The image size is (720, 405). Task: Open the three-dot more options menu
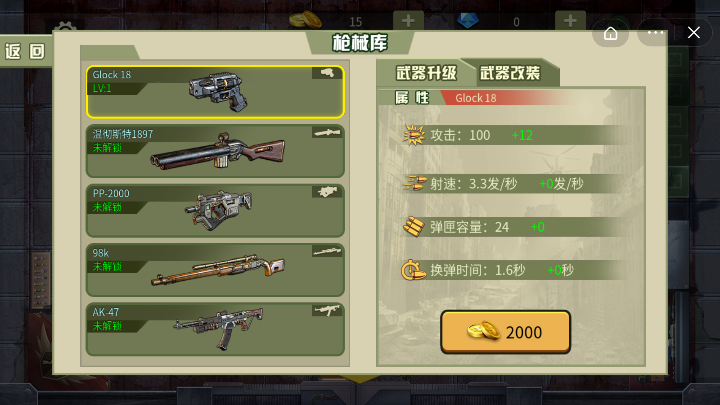(x=655, y=33)
